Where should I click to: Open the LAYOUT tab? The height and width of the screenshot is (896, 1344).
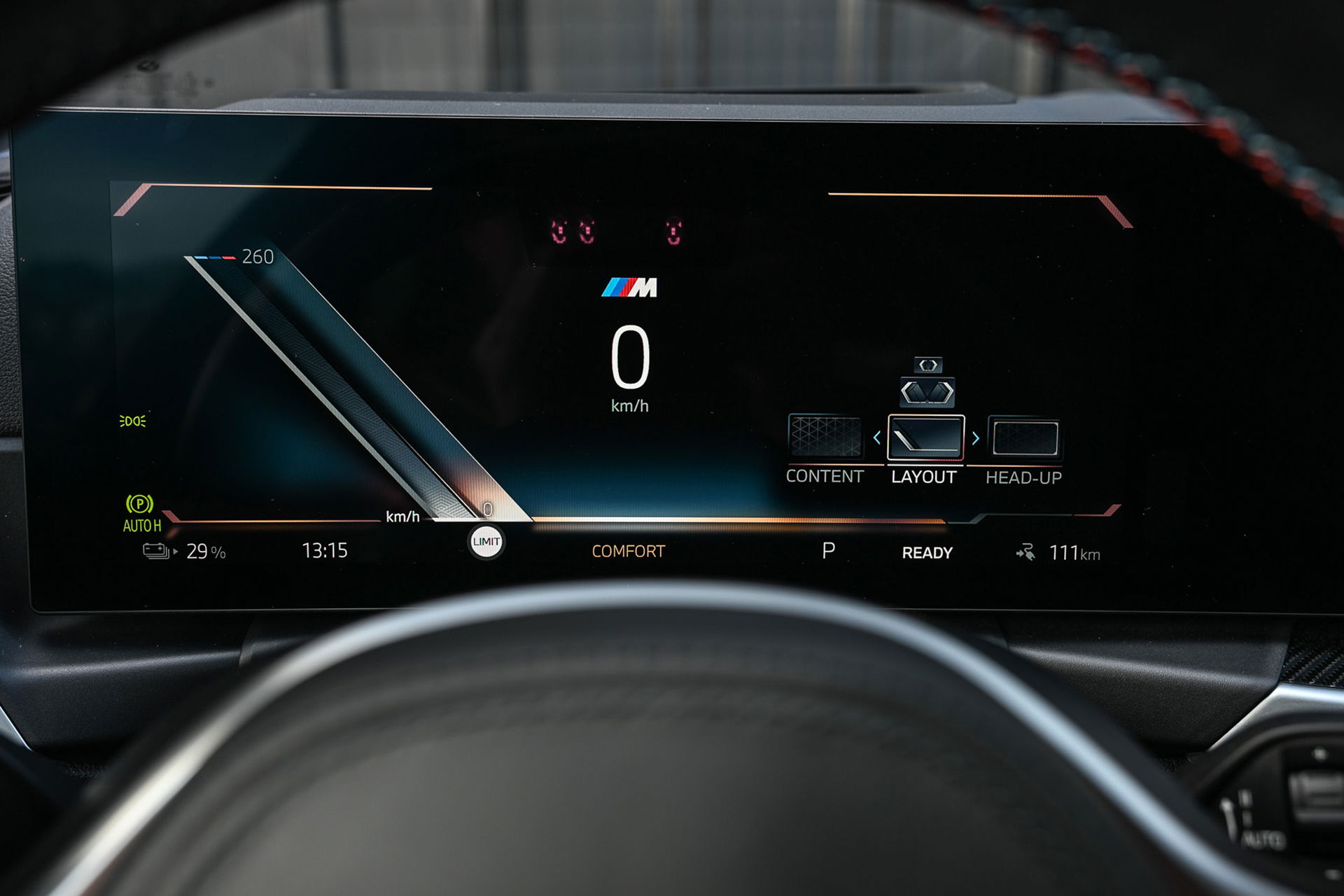(924, 478)
